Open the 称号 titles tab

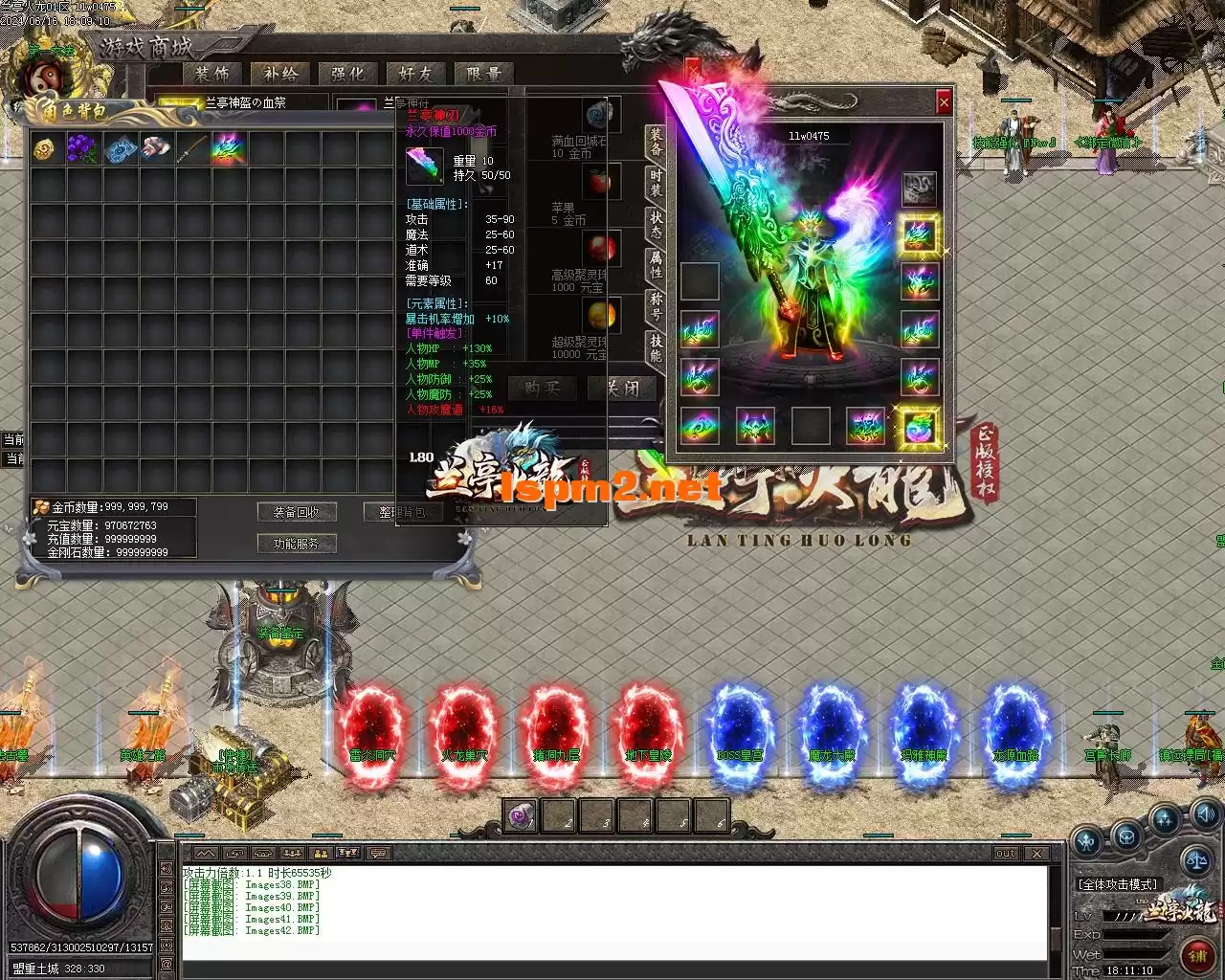[656, 306]
